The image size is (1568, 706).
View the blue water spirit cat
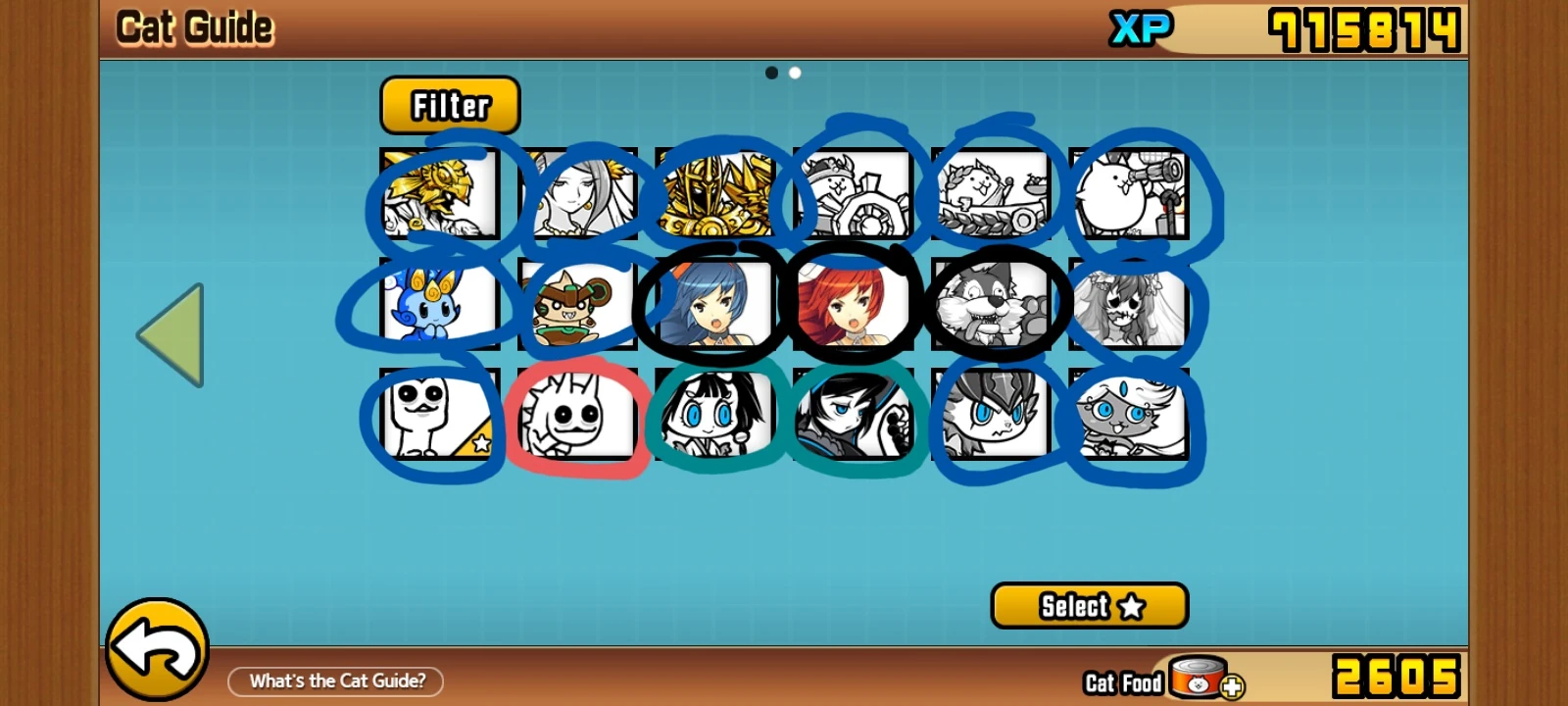[x=437, y=303]
